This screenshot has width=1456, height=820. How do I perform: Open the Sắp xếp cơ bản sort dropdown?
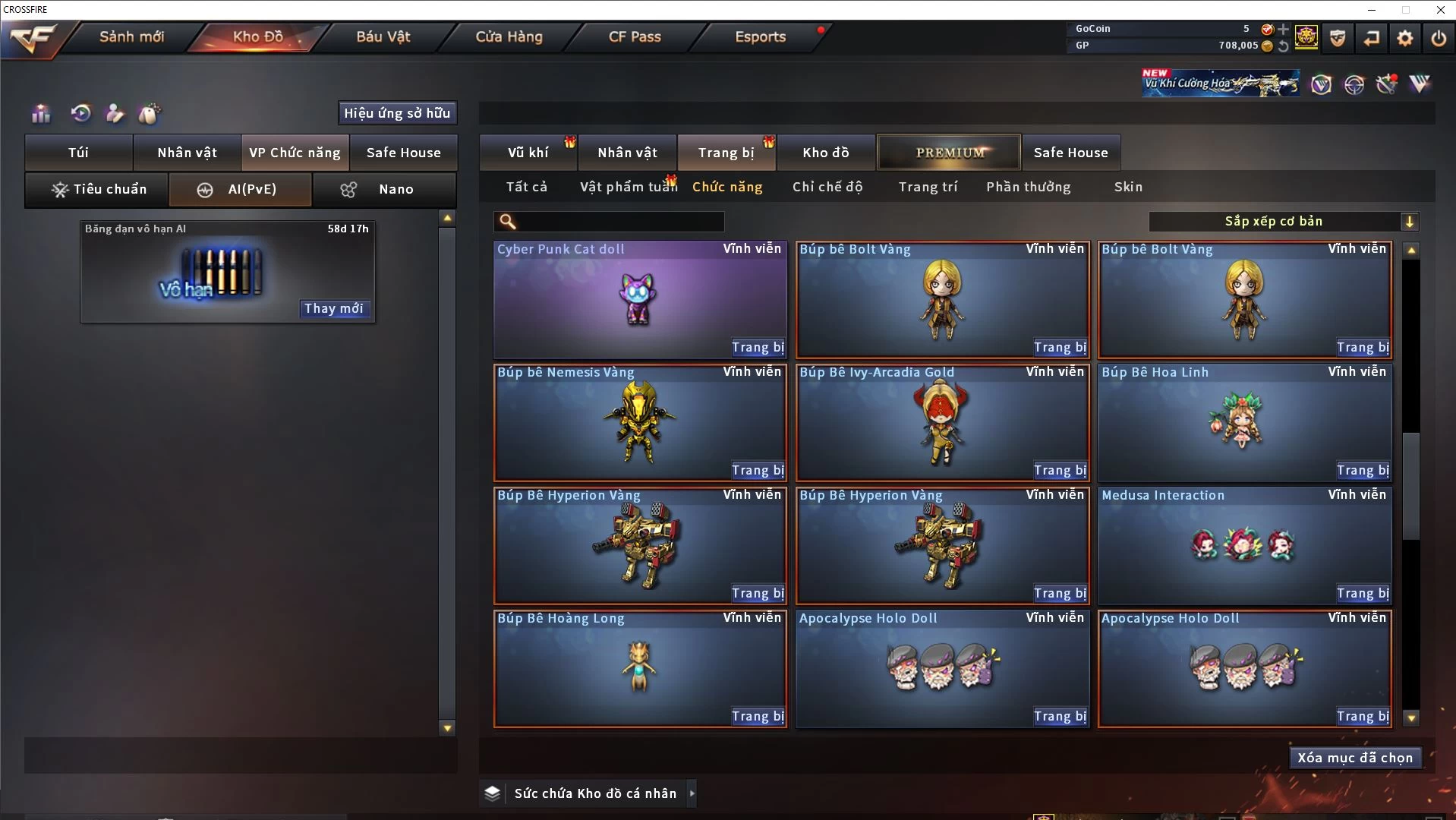[x=1283, y=222]
